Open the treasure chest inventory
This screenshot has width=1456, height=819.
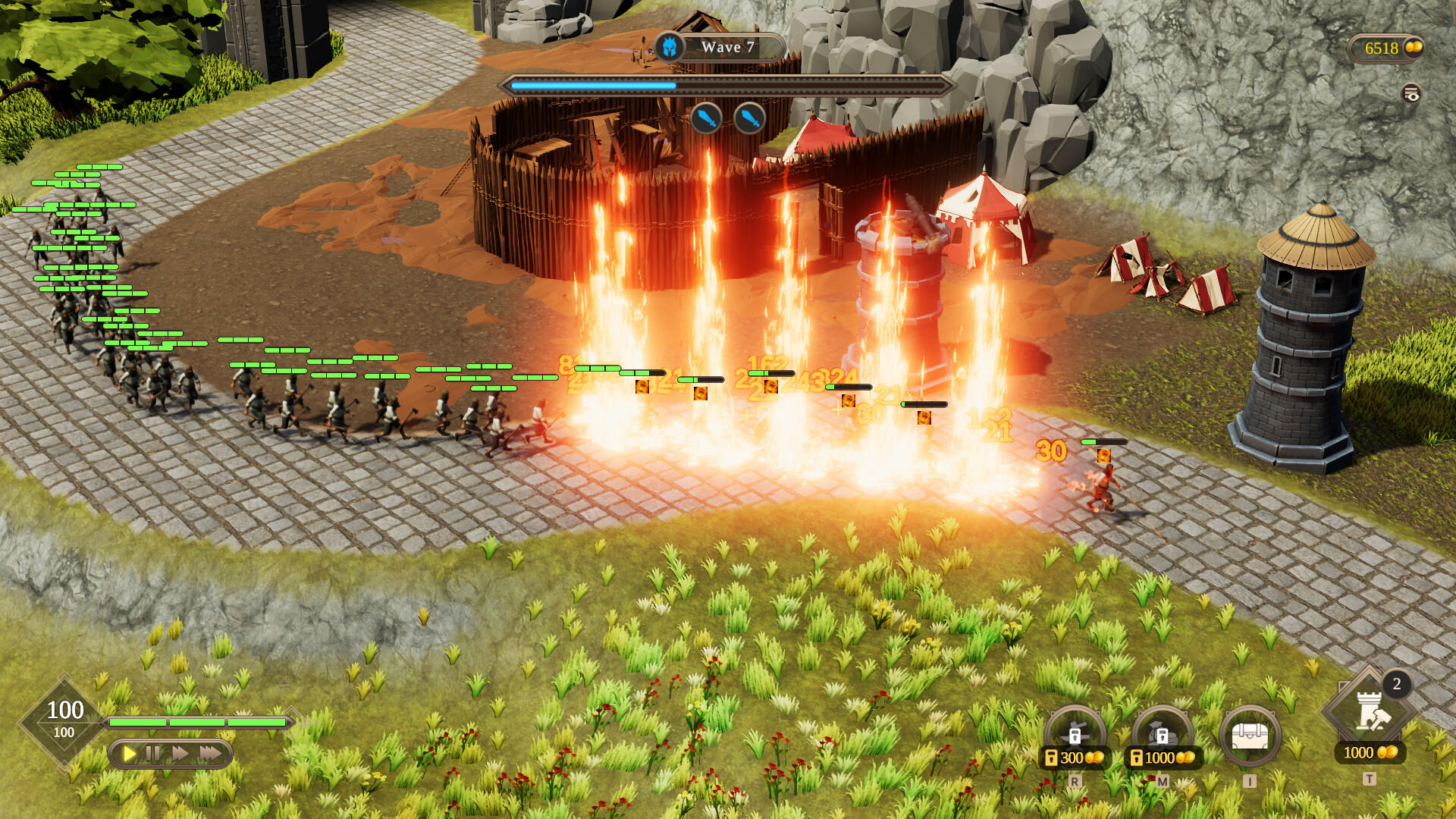click(x=1250, y=735)
